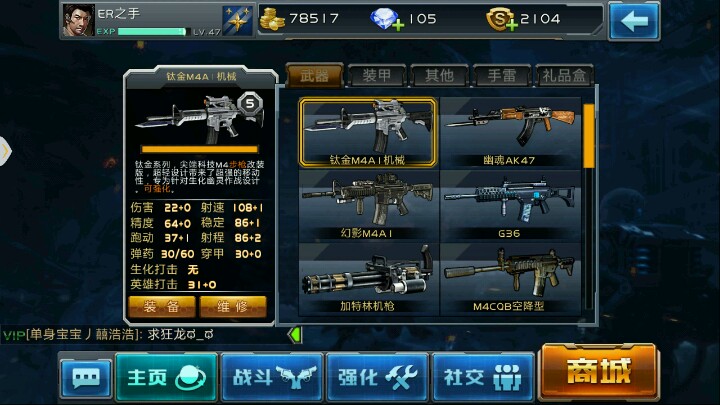The image size is (720, 405).
Task: Pick the 幻影M4A1 weapon tile
Action: [x=369, y=205]
